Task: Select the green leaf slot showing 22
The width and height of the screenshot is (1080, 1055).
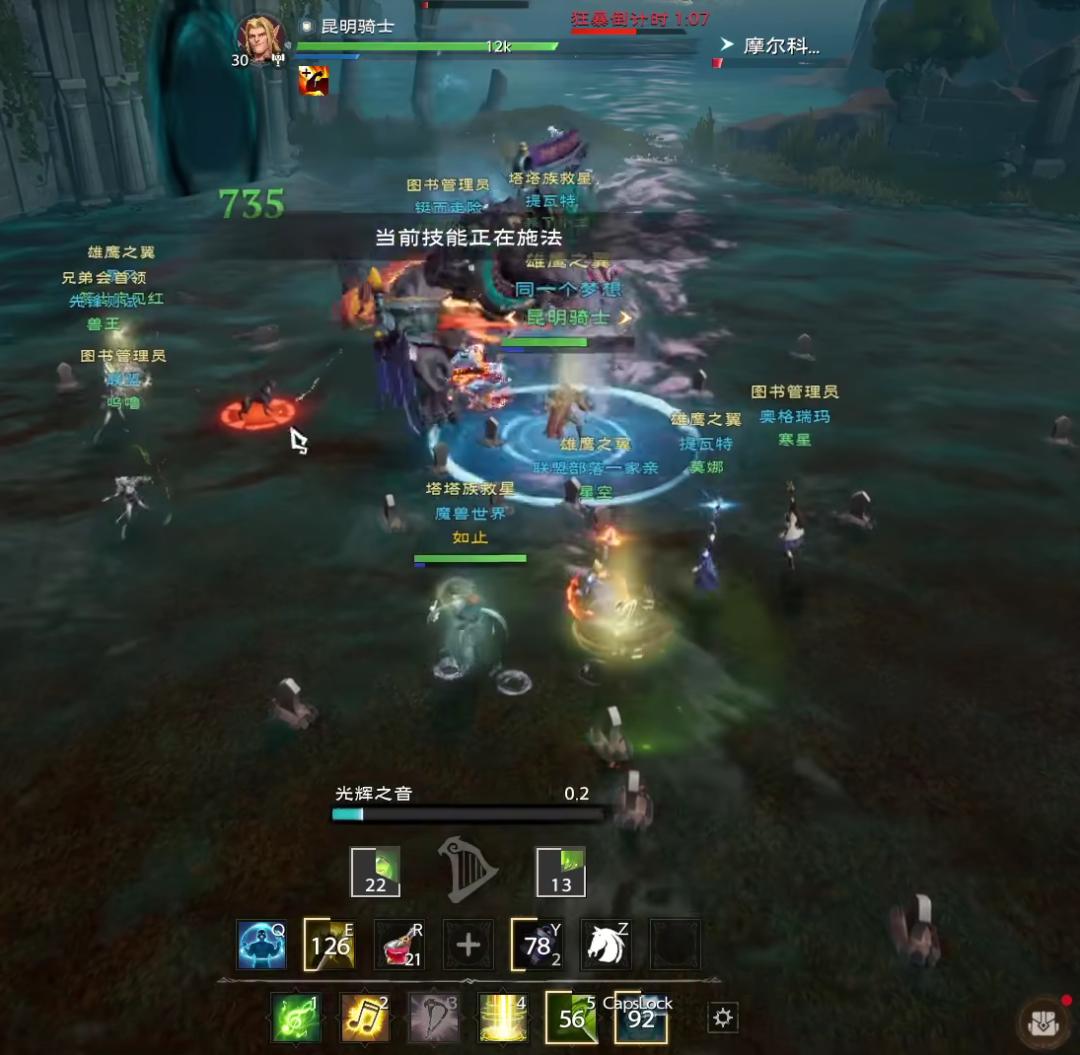Action: pyautogui.click(x=375, y=872)
